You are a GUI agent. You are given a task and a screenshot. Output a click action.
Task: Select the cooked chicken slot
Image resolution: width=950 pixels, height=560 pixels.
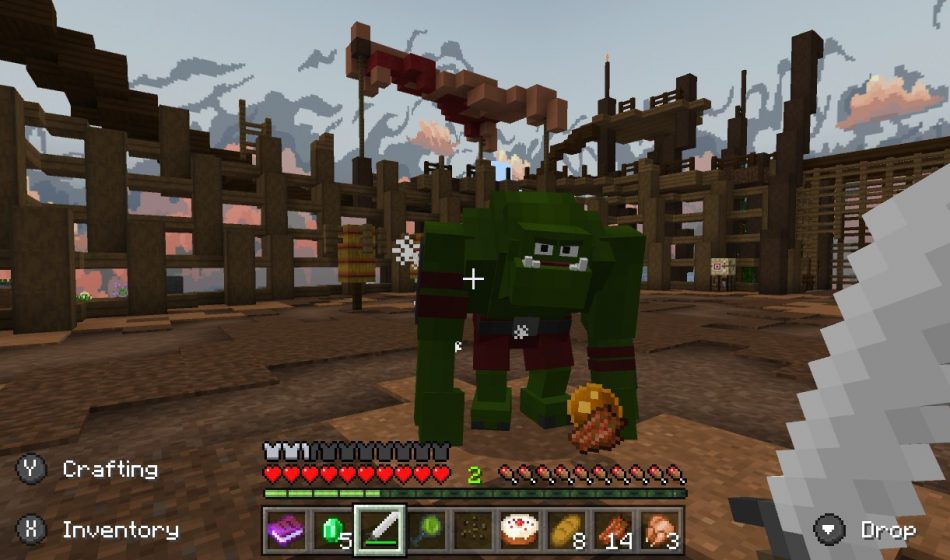coord(661,529)
